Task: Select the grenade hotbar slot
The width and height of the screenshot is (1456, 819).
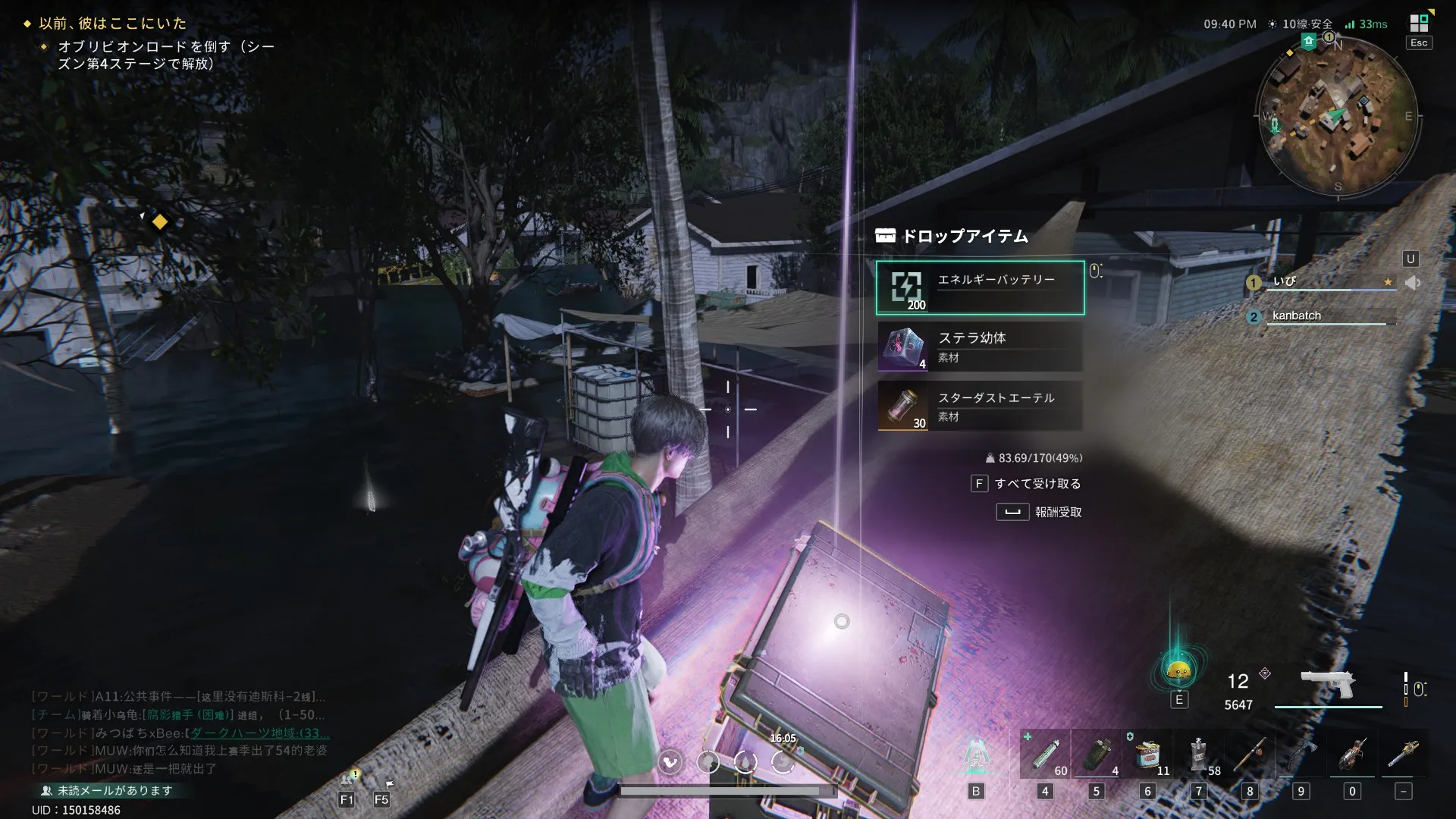Action: pyautogui.click(x=1096, y=755)
